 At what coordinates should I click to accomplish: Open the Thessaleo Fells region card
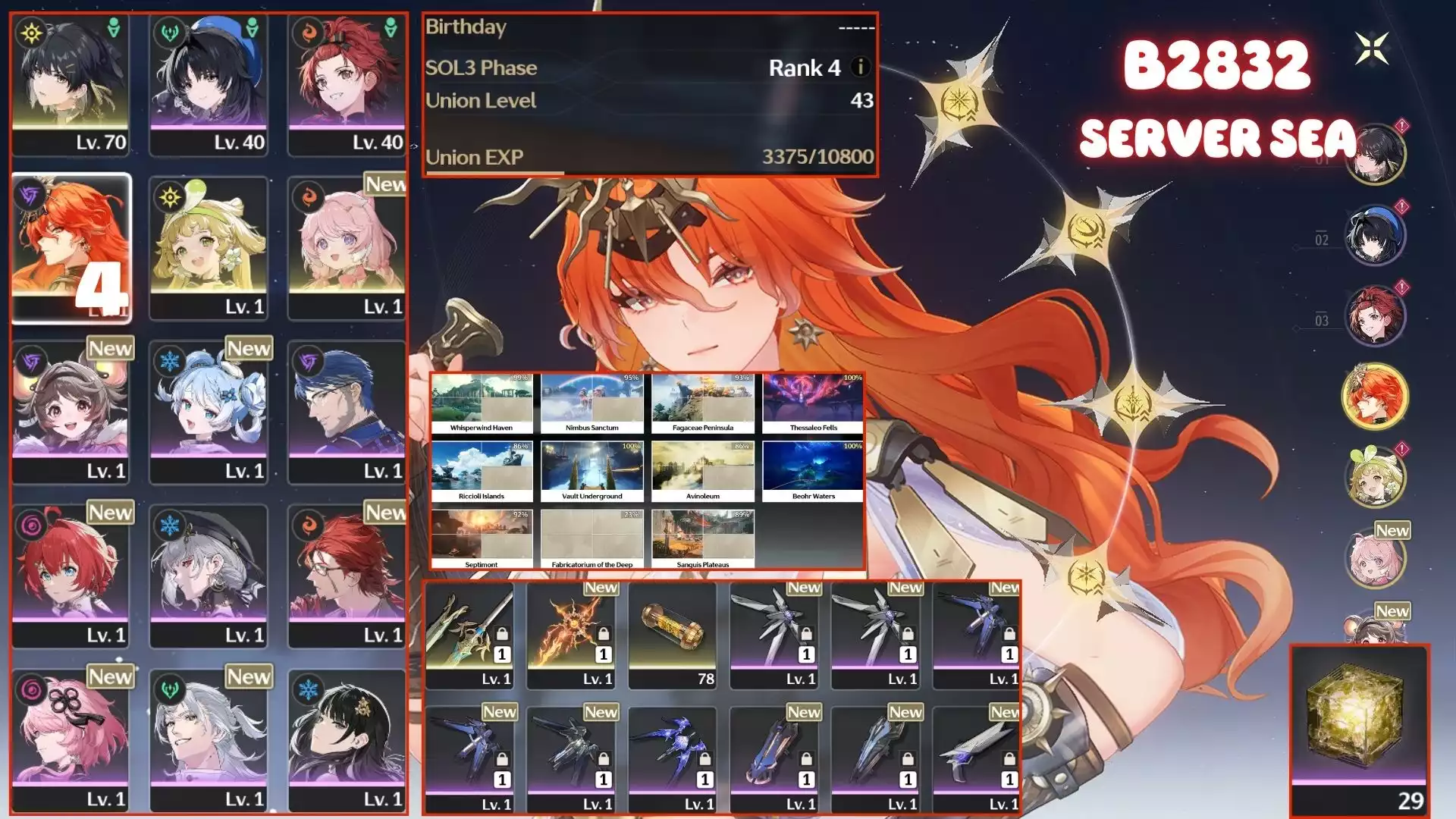click(x=814, y=403)
